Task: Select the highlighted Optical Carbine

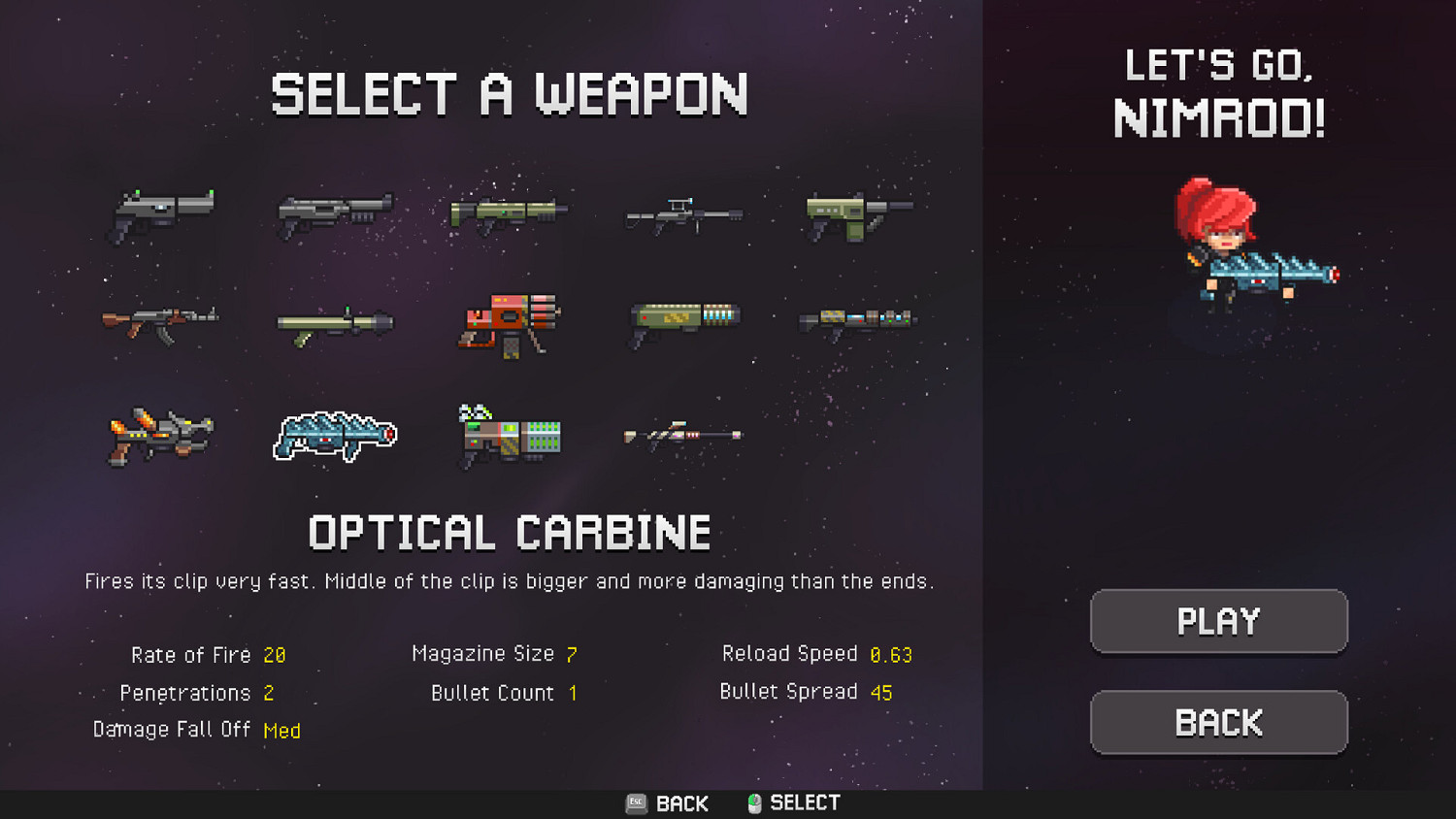Action: click(335, 437)
